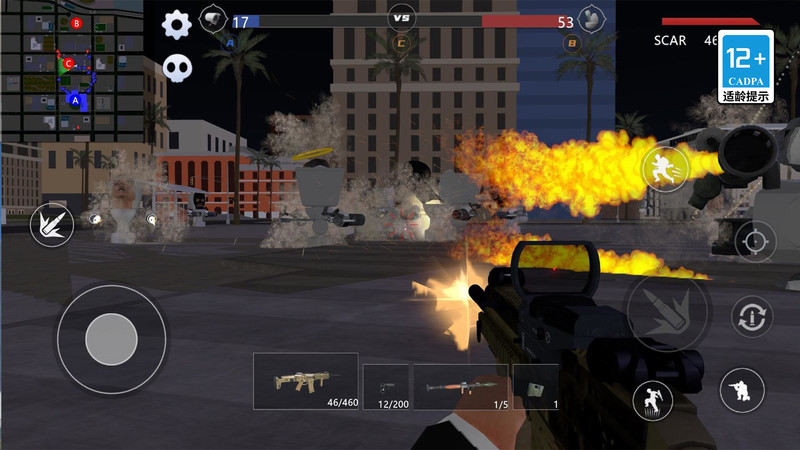Crouch using the kneeling soldier button

point(742,389)
